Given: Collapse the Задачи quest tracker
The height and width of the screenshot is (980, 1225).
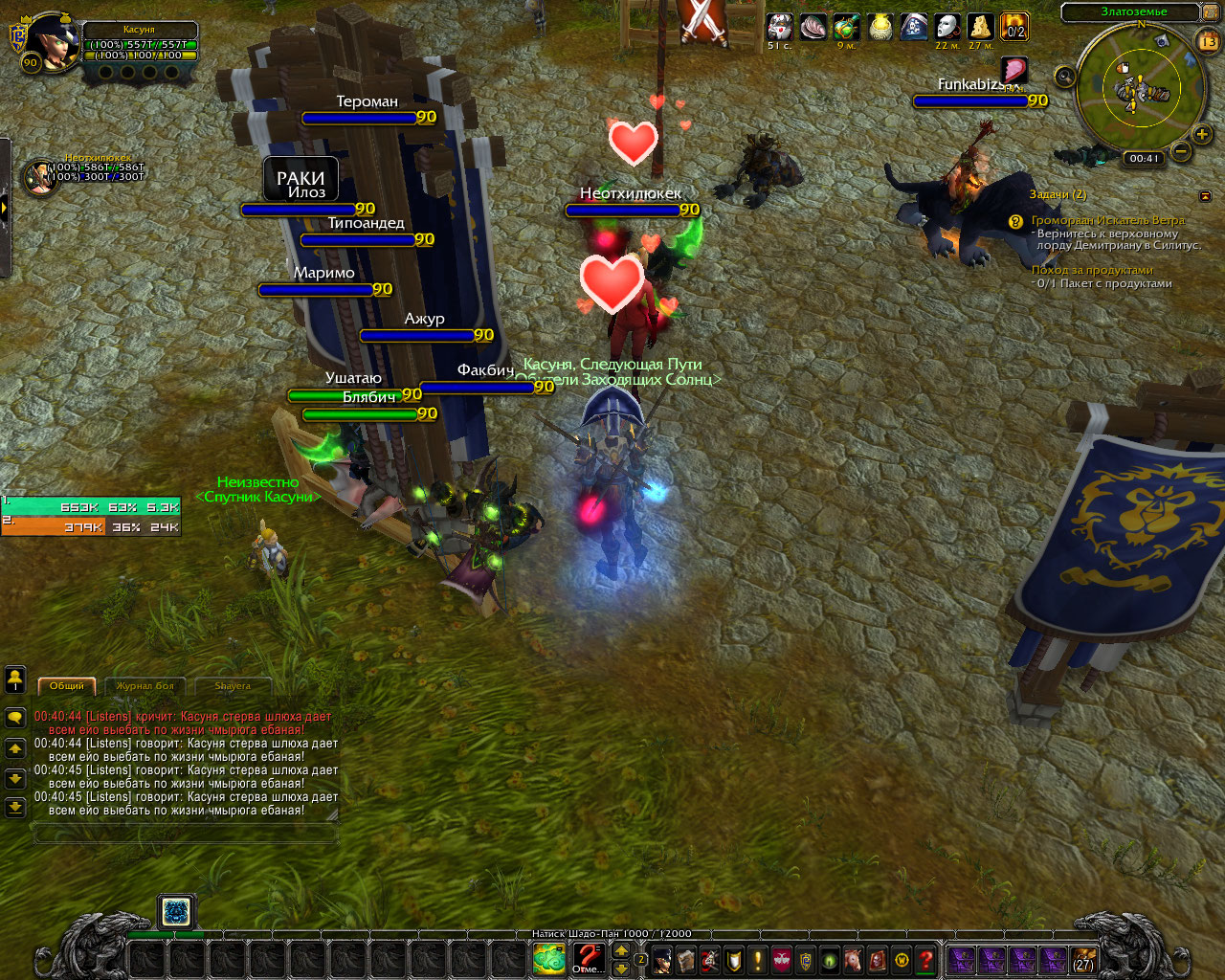Looking at the screenshot, I should coord(1205,195).
